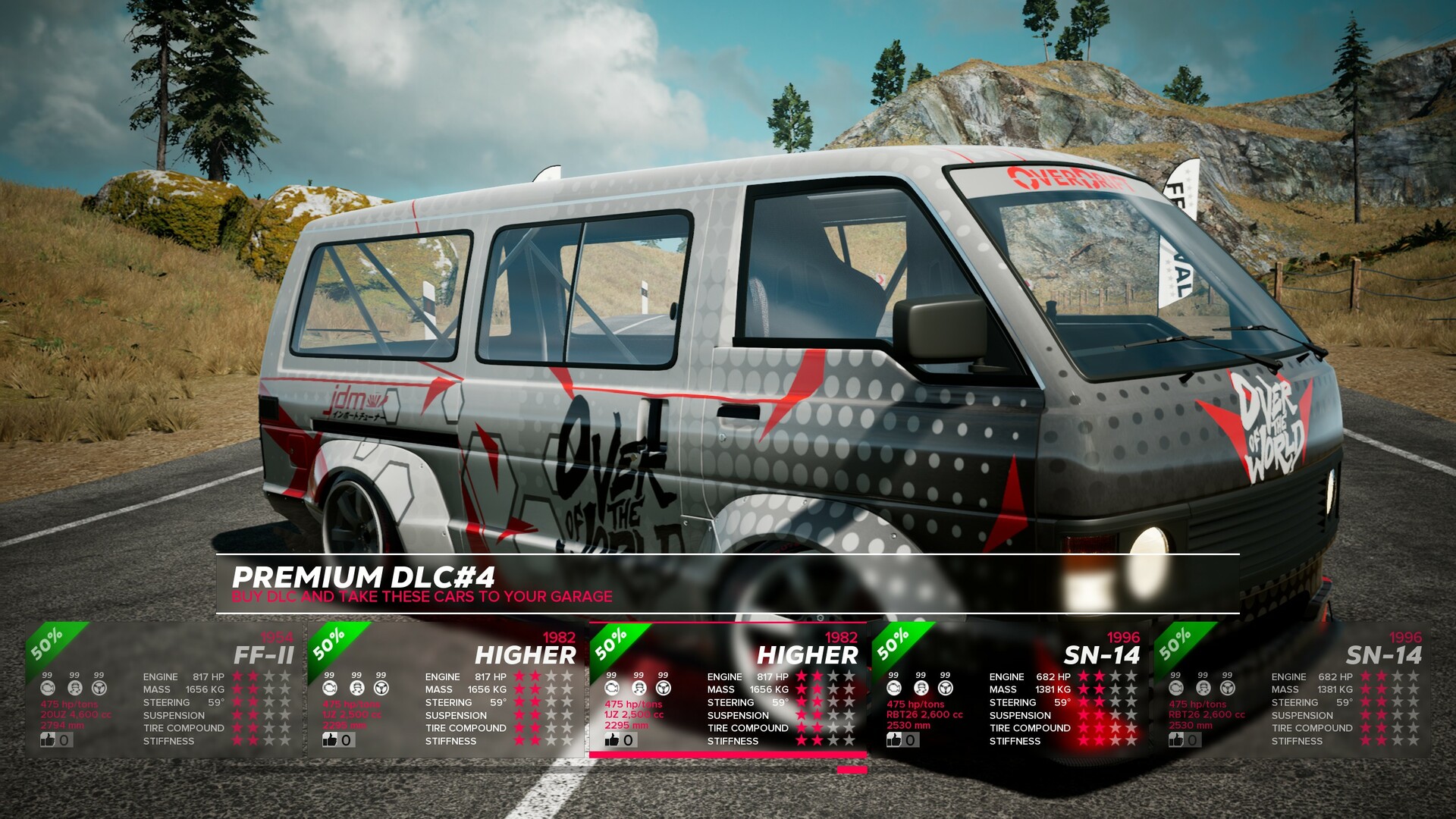Screen dimensions: 1456x819
Task: Click the engine icon on the first HIGHER card
Action: tap(328, 689)
